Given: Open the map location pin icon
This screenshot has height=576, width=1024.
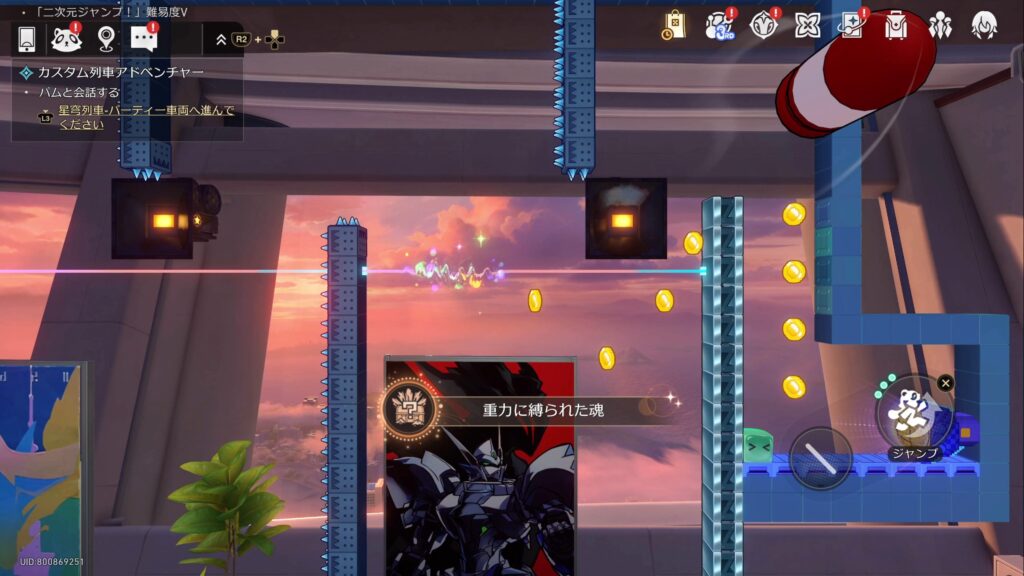Looking at the screenshot, I should [106, 39].
